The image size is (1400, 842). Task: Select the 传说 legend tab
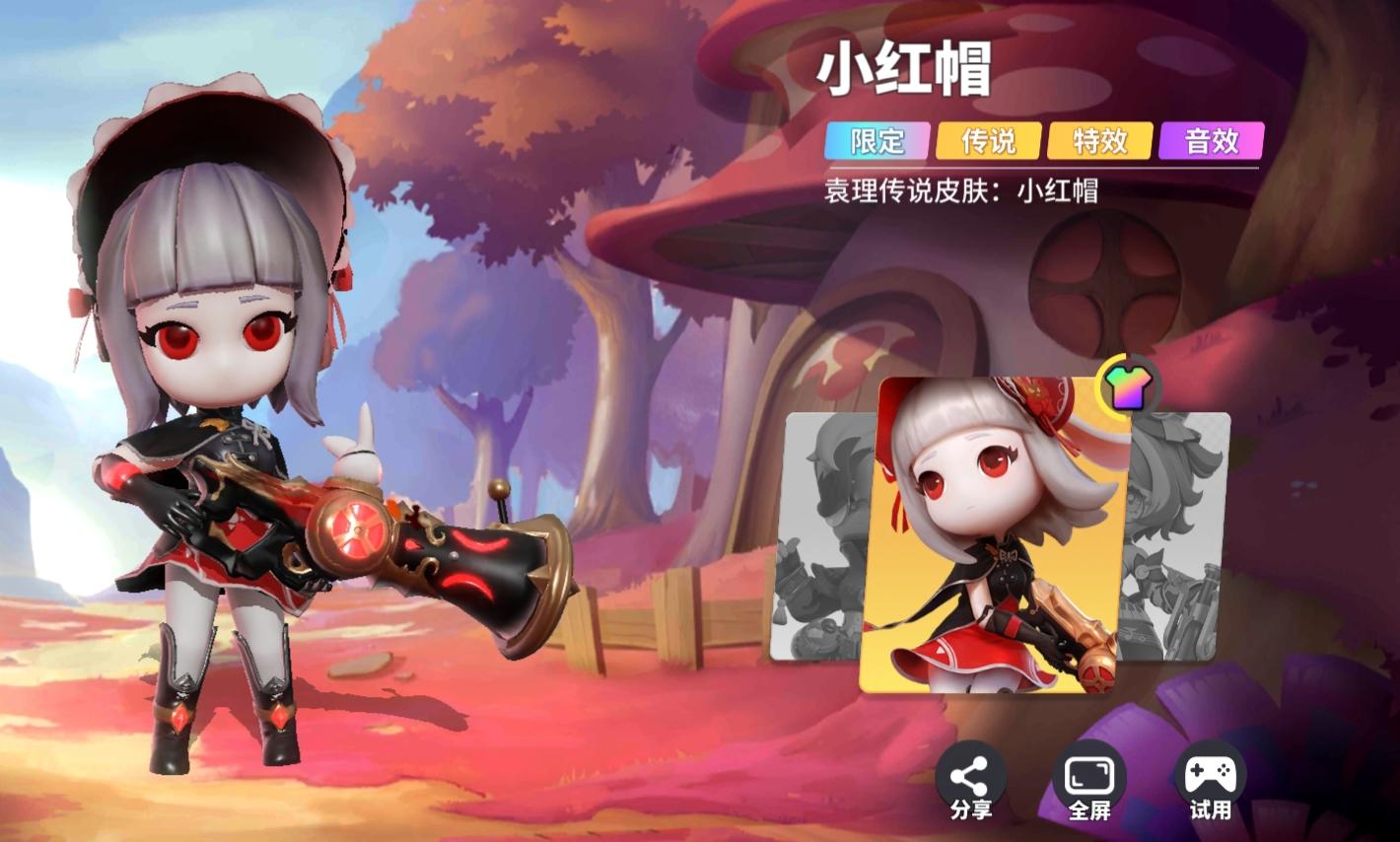[x=988, y=142]
